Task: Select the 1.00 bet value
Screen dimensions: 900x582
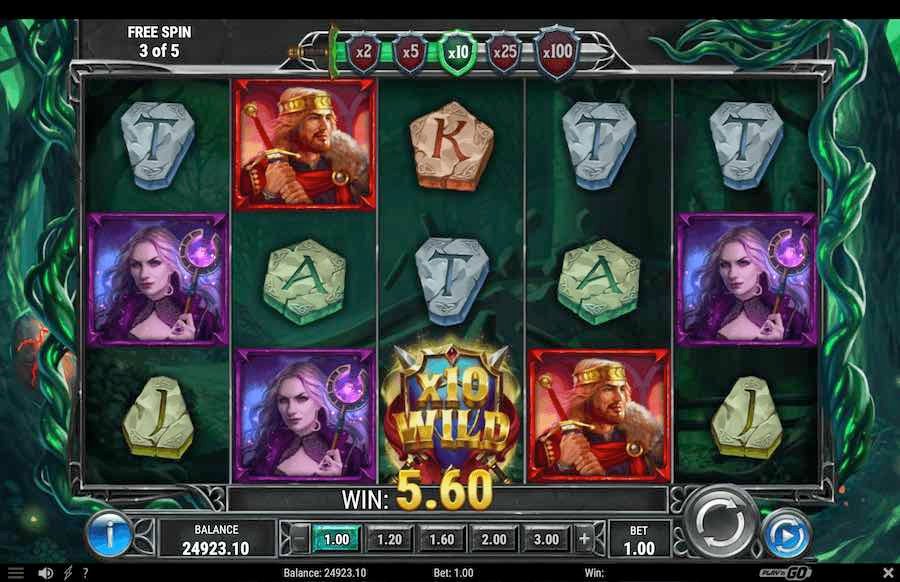Action: click(x=337, y=539)
